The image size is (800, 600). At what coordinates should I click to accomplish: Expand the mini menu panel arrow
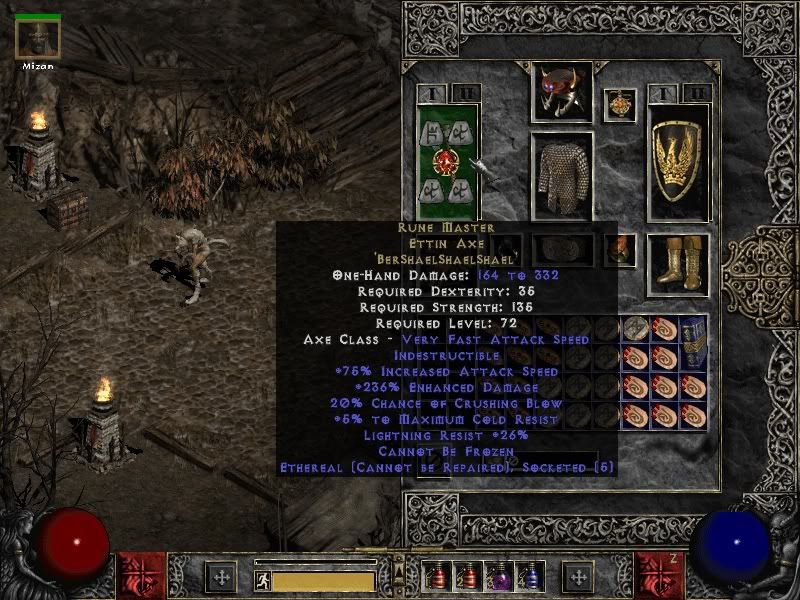[399, 567]
